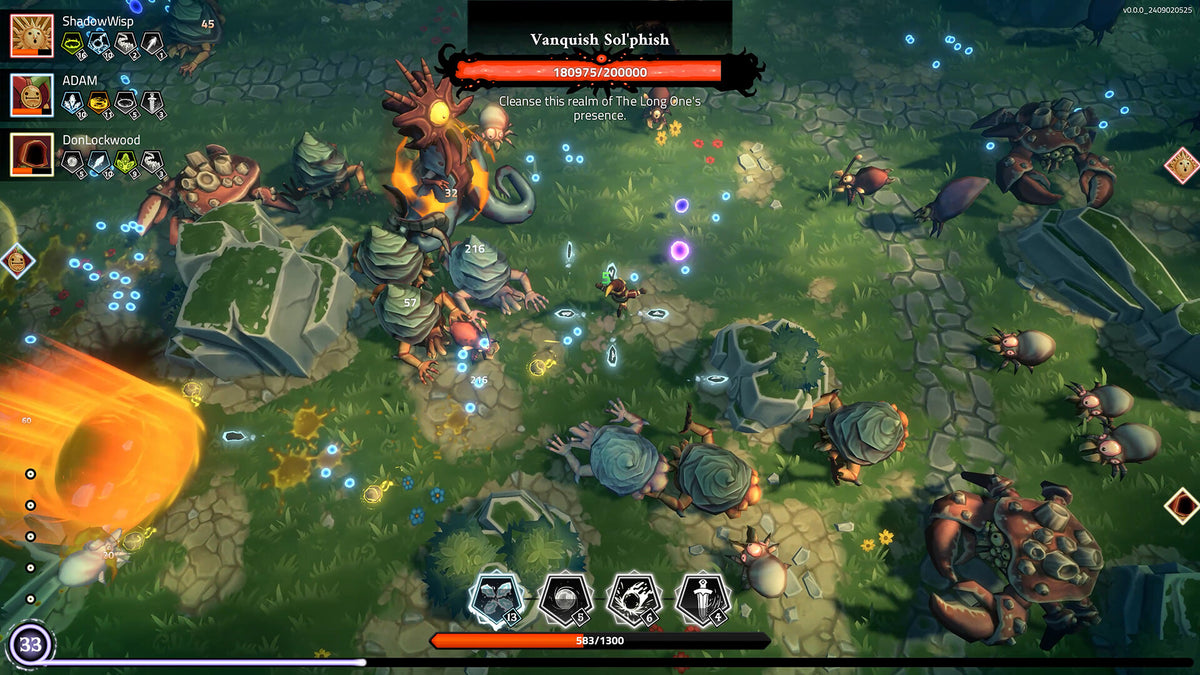This screenshot has height=675, width=1200.
Task: Click the level 33 badge
Action: (x=30, y=645)
